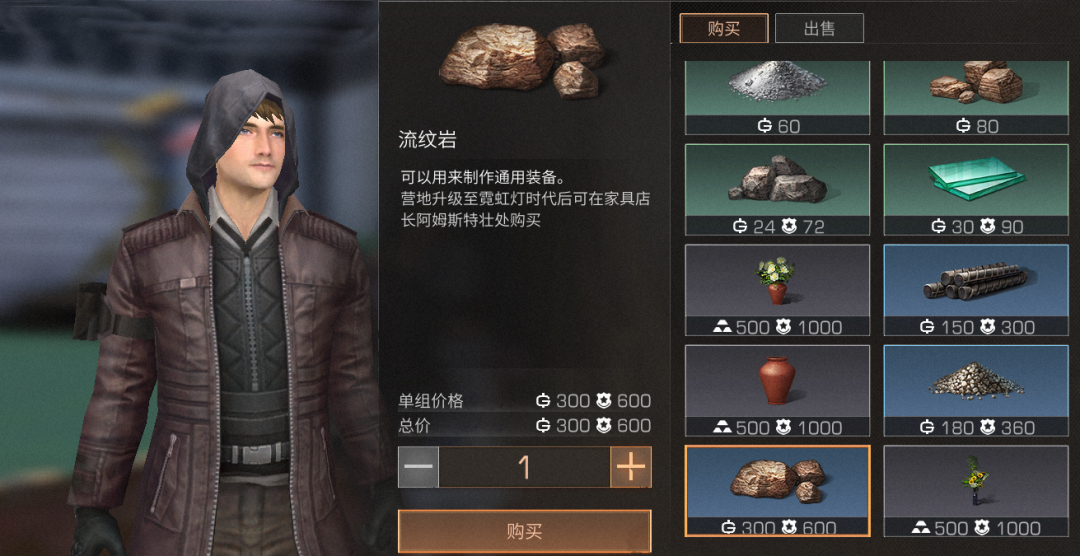1080x556 pixels.
Task: Select the grey powder pile priced 60
Action: click(777, 97)
